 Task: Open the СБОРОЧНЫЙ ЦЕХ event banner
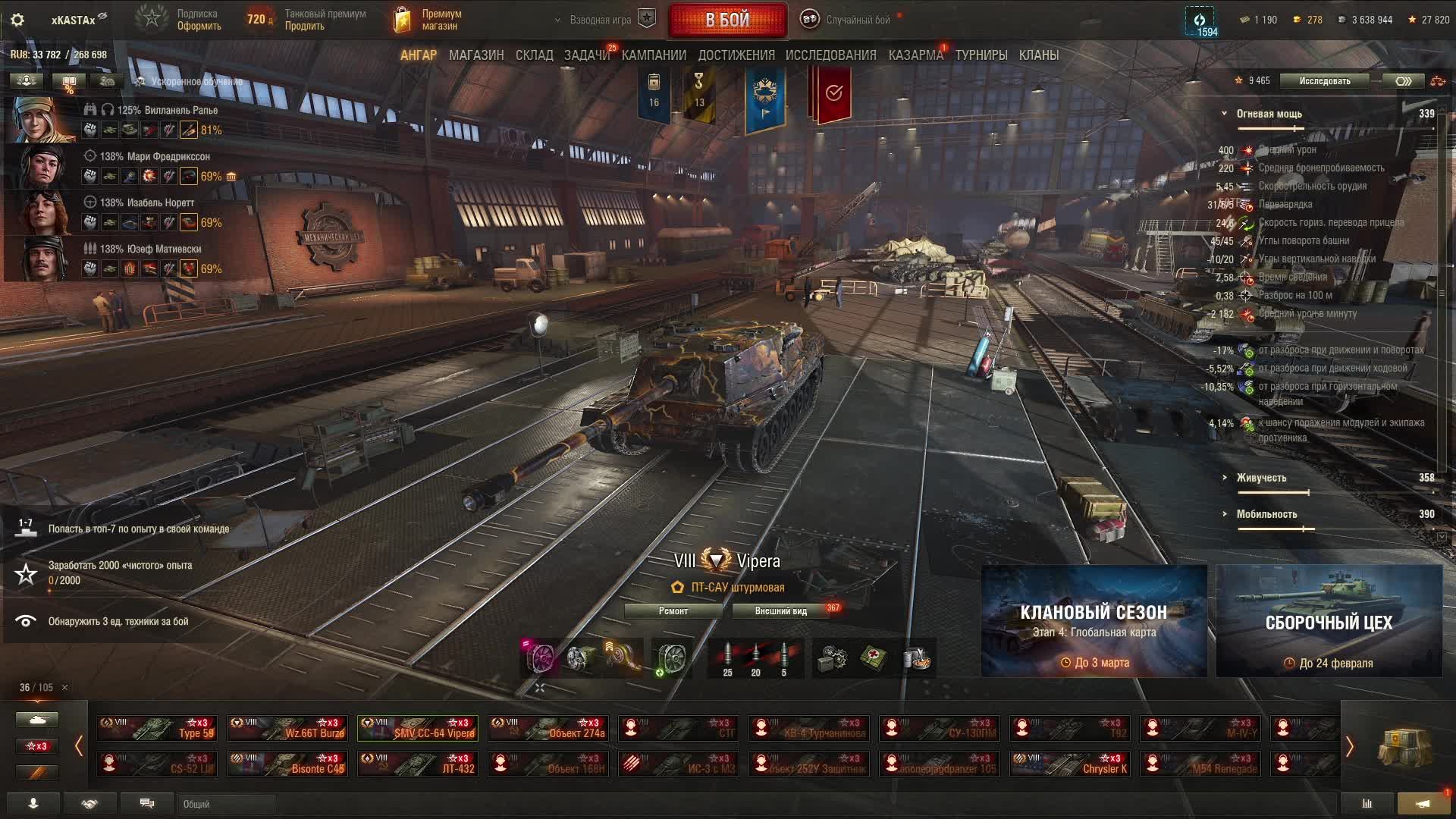(1329, 621)
